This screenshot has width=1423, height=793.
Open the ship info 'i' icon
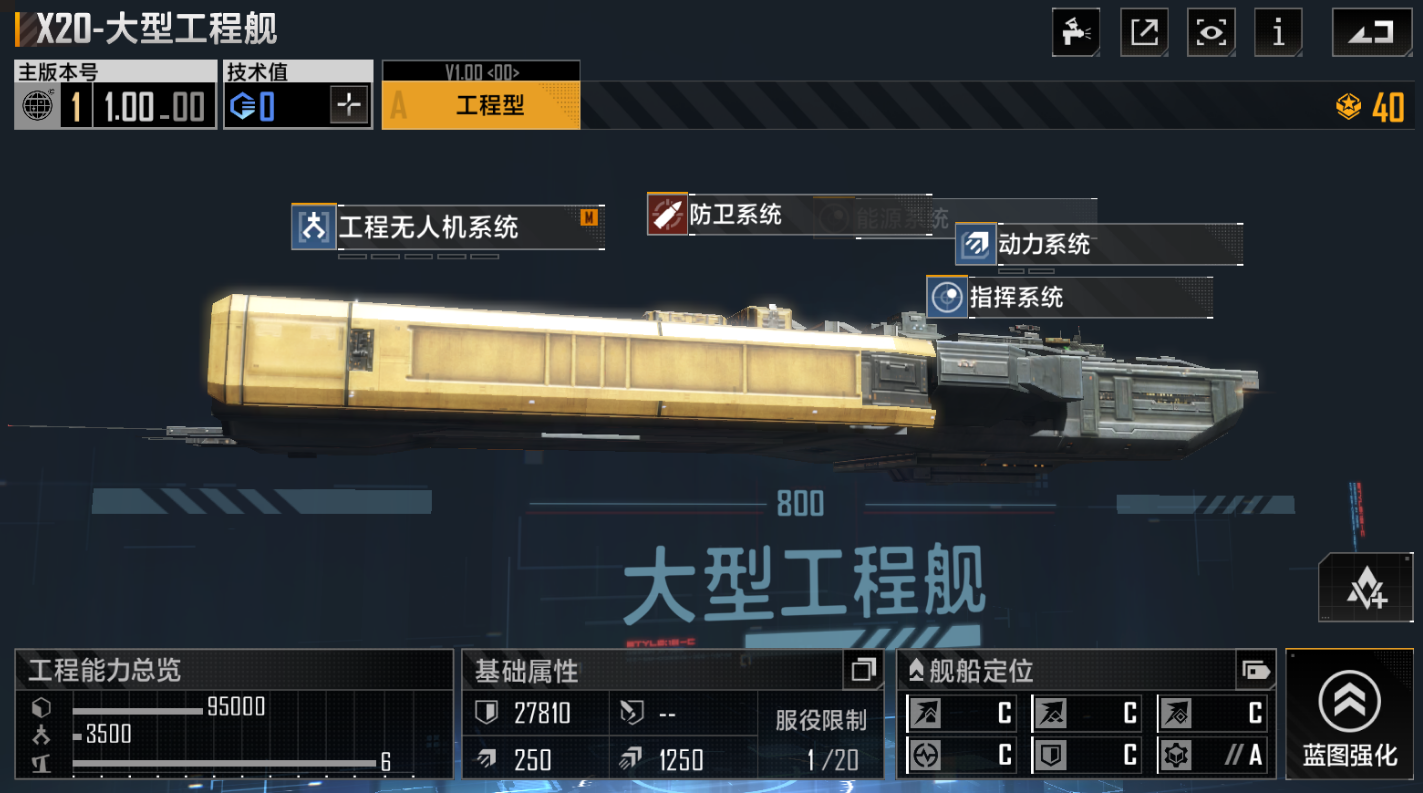1278,31
